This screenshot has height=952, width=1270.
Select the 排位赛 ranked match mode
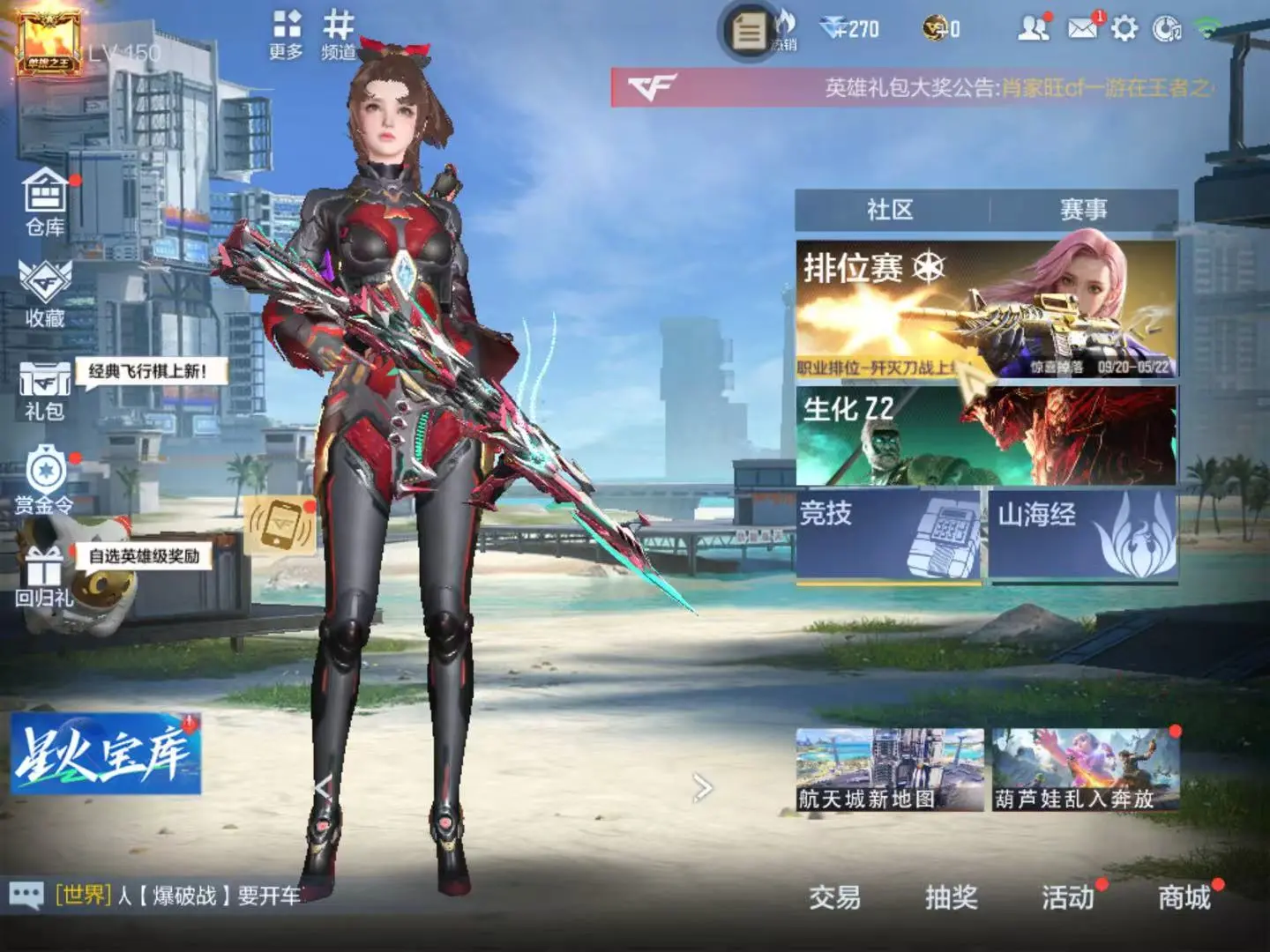(x=985, y=309)
